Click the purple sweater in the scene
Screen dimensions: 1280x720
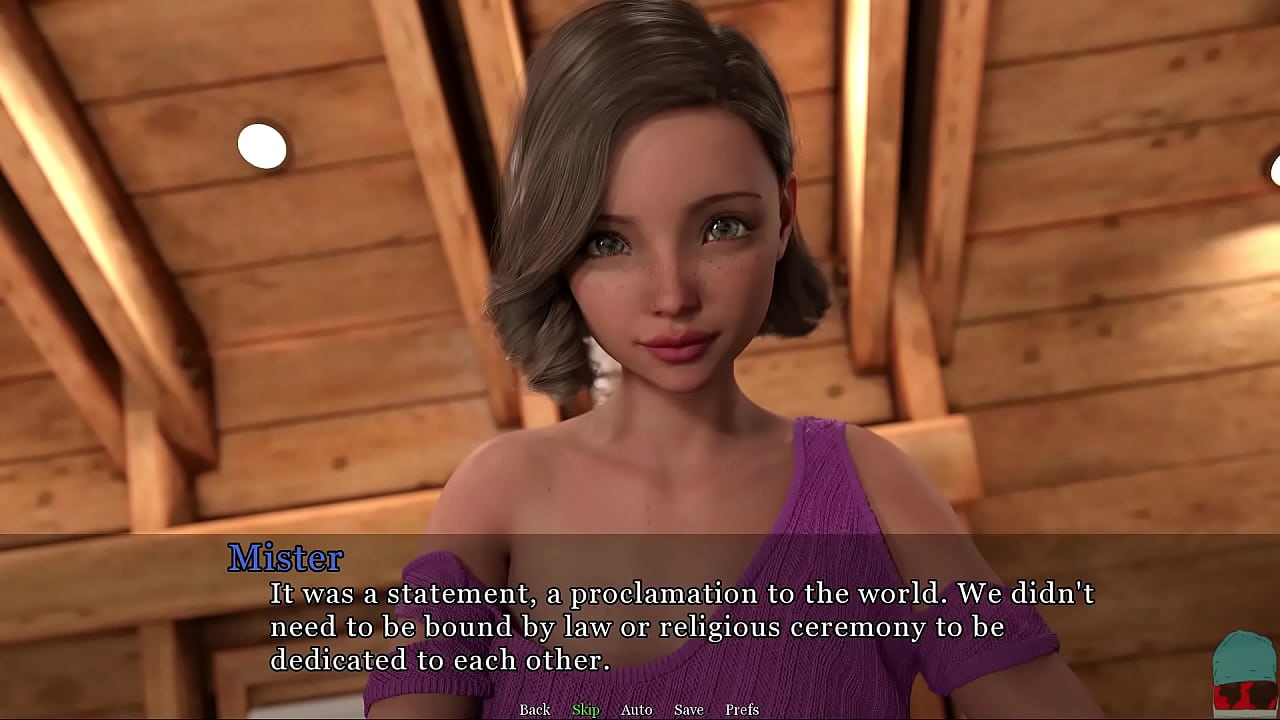(820, 480)
